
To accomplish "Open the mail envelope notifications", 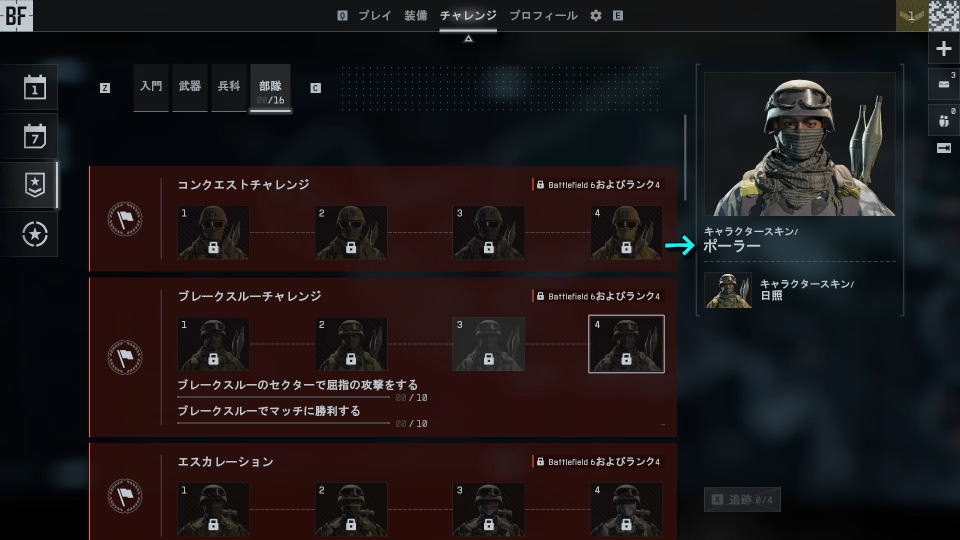I will [x=944, y=83].
